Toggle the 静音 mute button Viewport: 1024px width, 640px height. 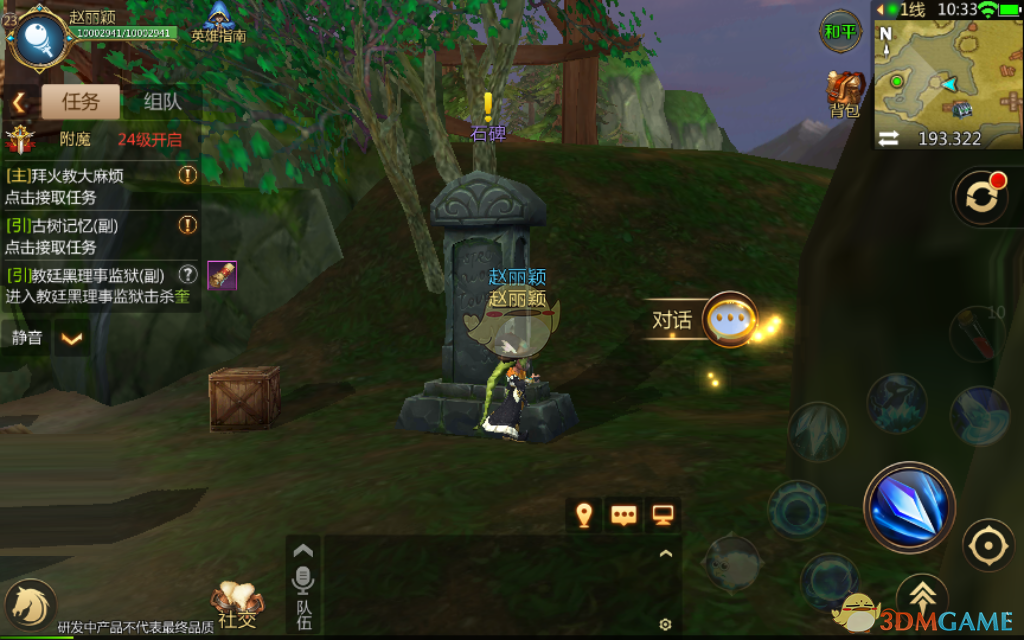click(27, 337)
